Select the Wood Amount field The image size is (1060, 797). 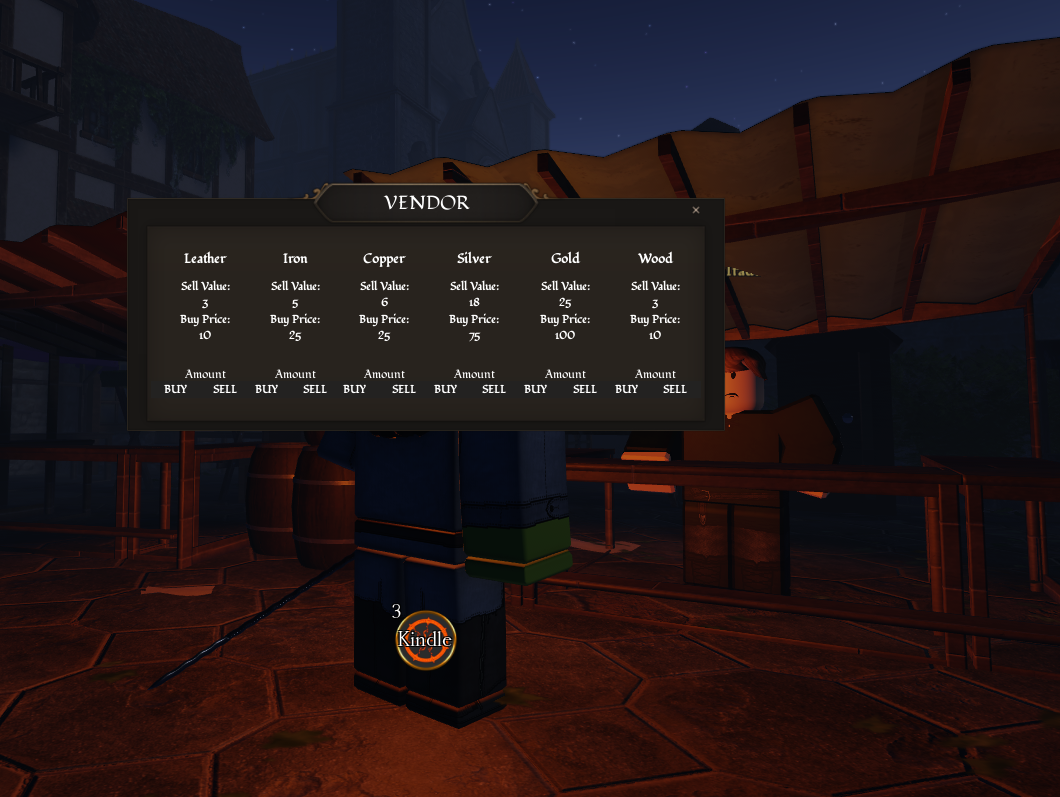click(655, 374)
